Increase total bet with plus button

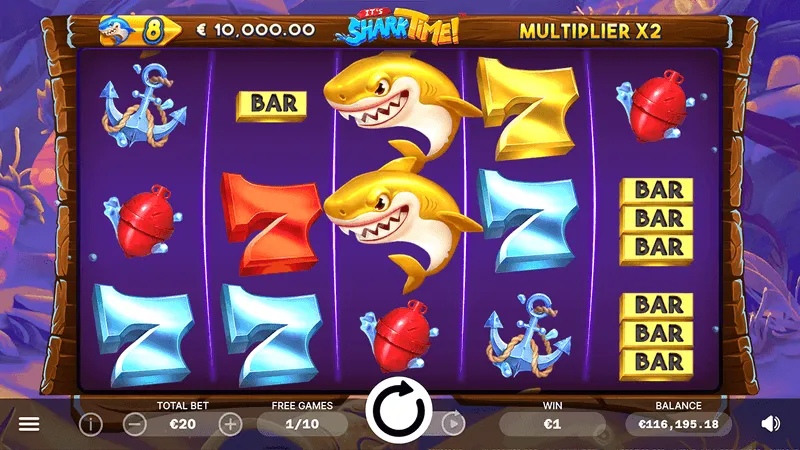pyautogui.click(x=230, y=424)
